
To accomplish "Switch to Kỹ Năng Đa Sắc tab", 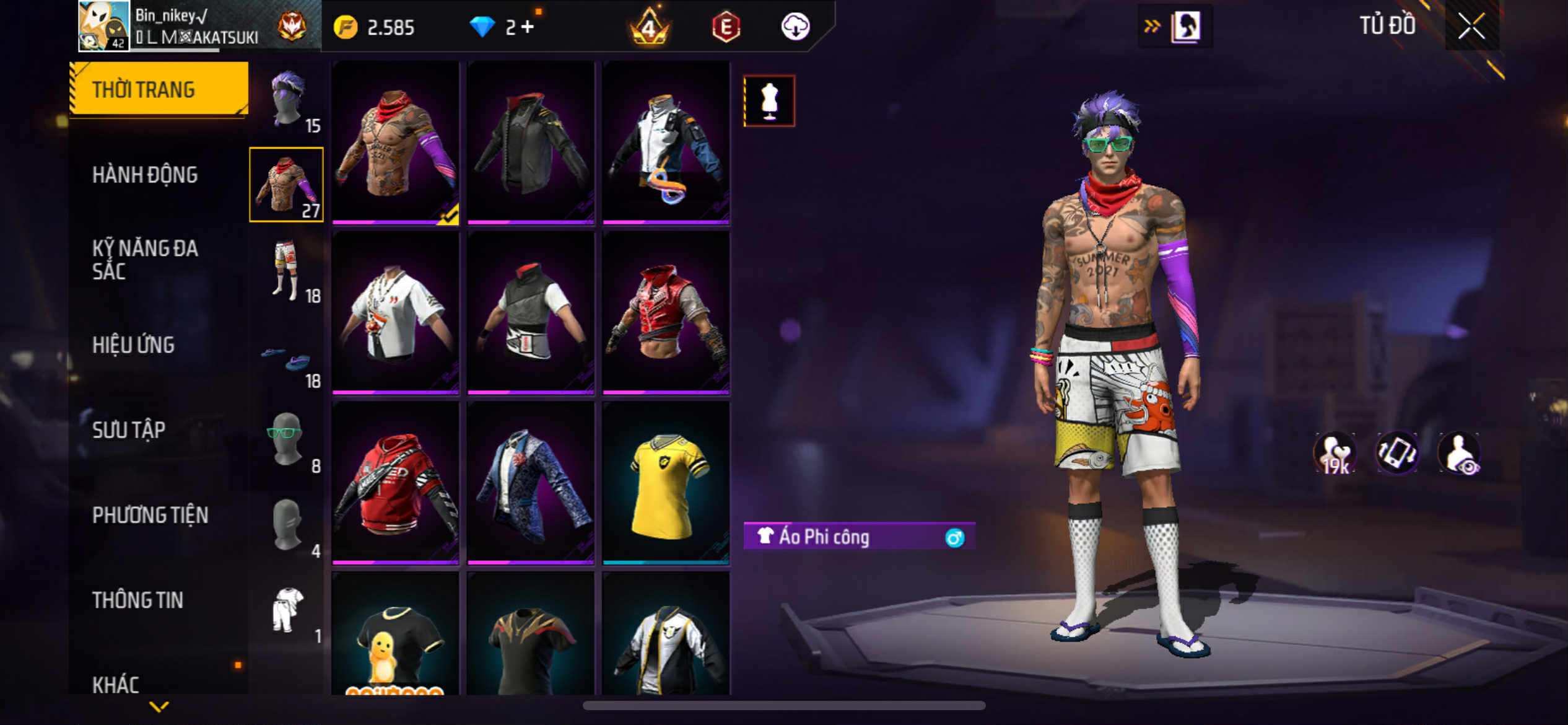I will coord(145,260).
